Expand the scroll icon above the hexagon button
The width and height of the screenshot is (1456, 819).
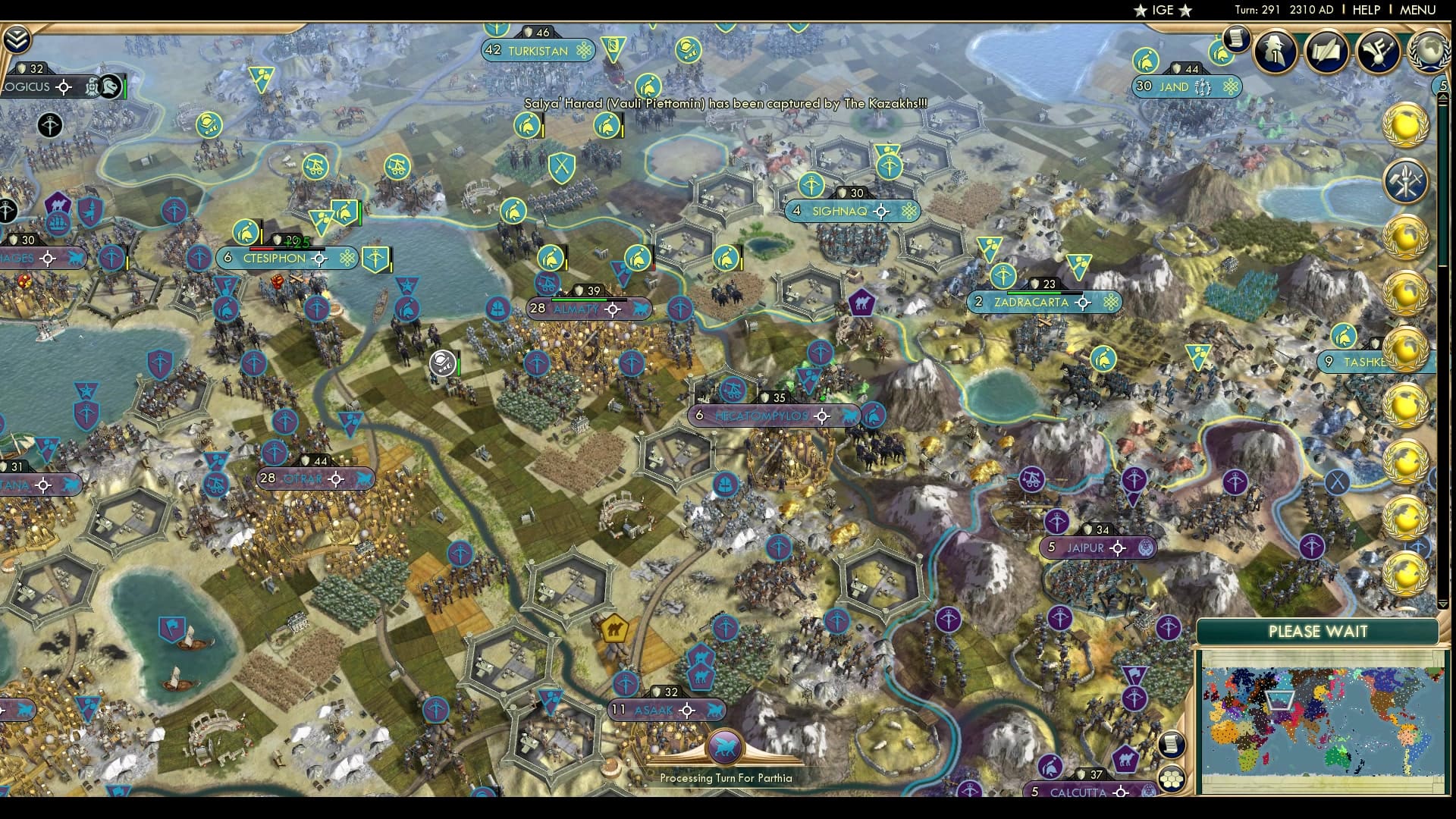point(1171,744)
